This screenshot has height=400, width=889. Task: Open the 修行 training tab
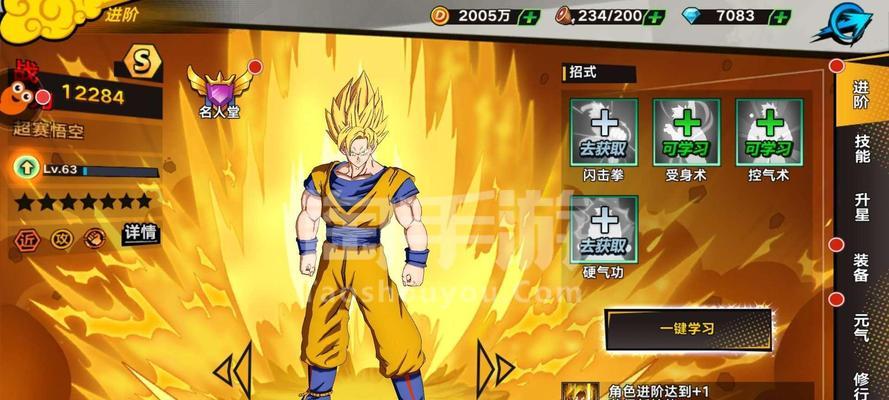tap(861, 383)
